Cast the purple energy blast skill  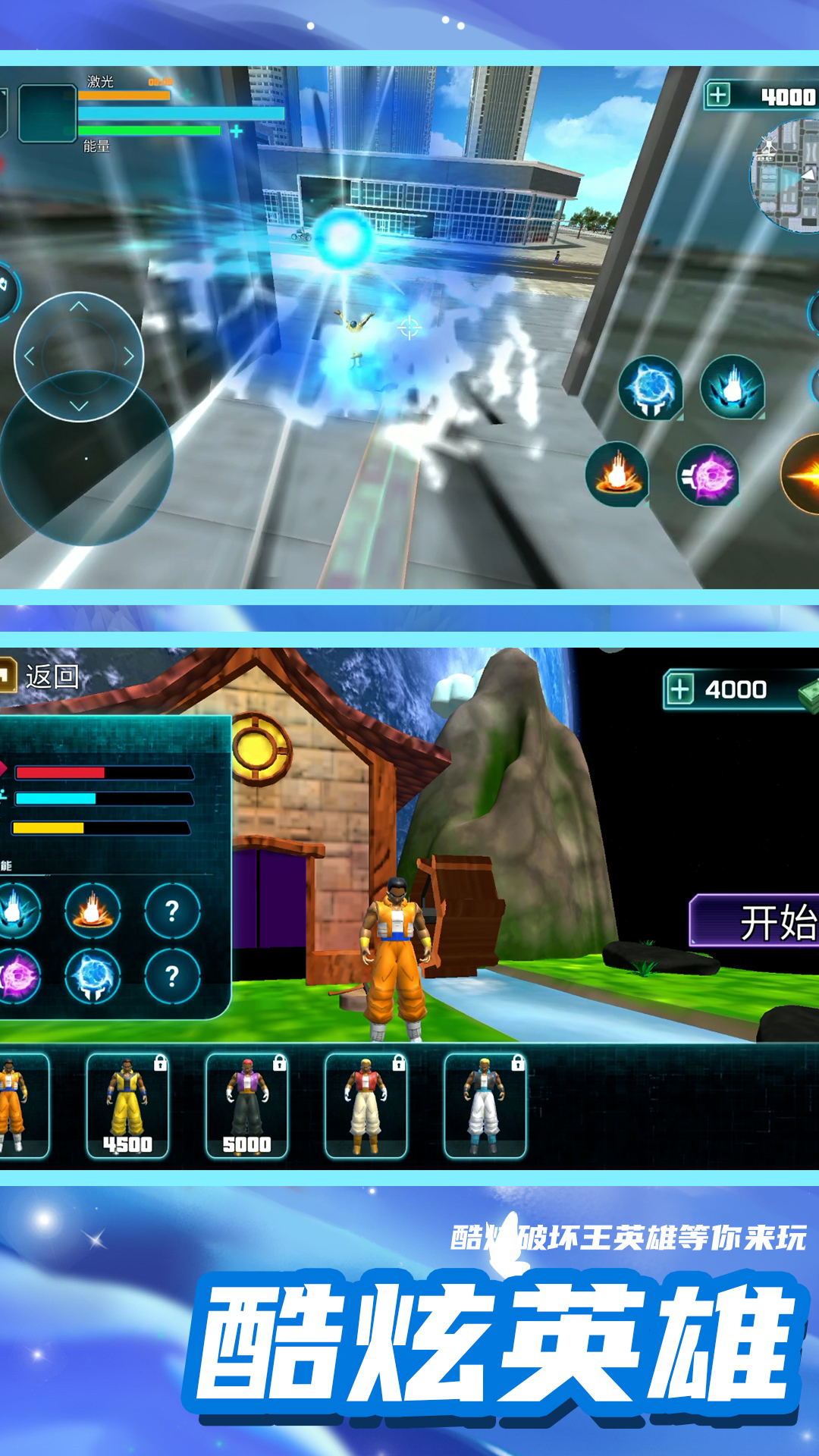[708, 475]
